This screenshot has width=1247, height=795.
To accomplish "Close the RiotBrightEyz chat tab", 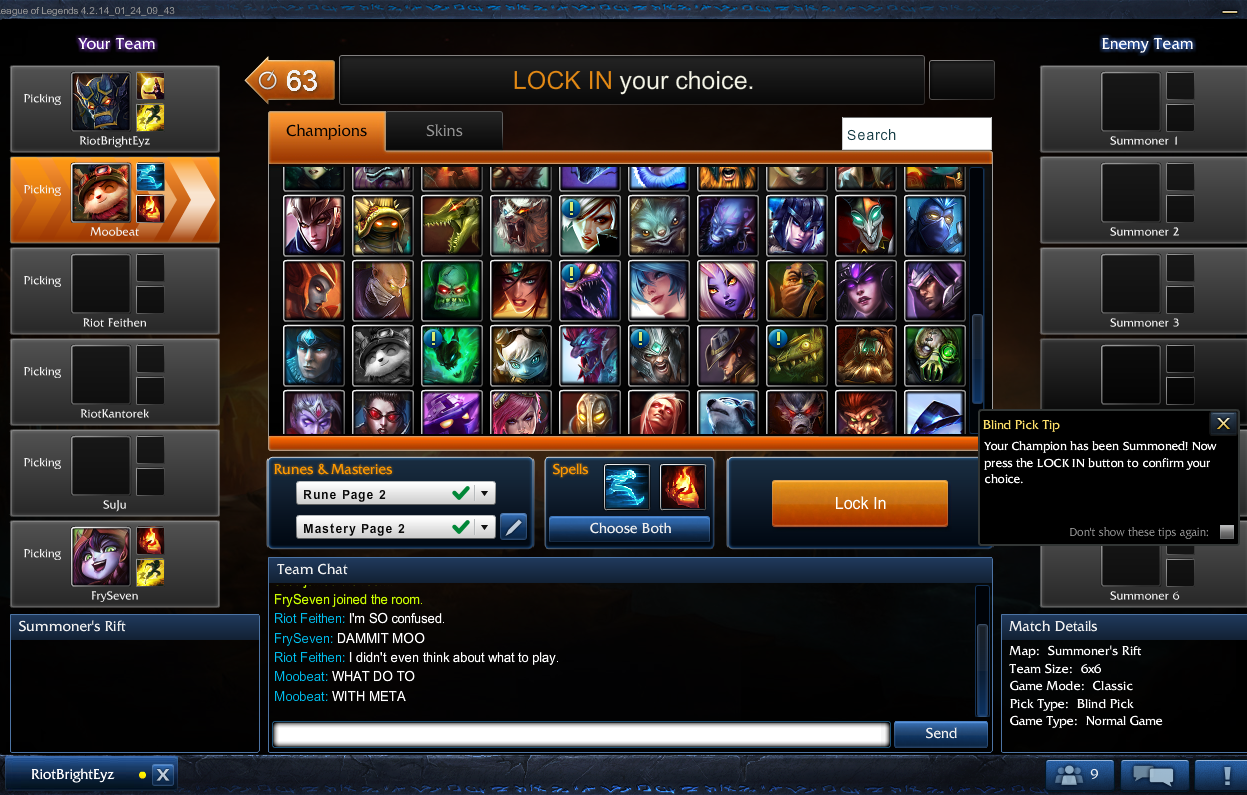I will click(x=164, y=774).
